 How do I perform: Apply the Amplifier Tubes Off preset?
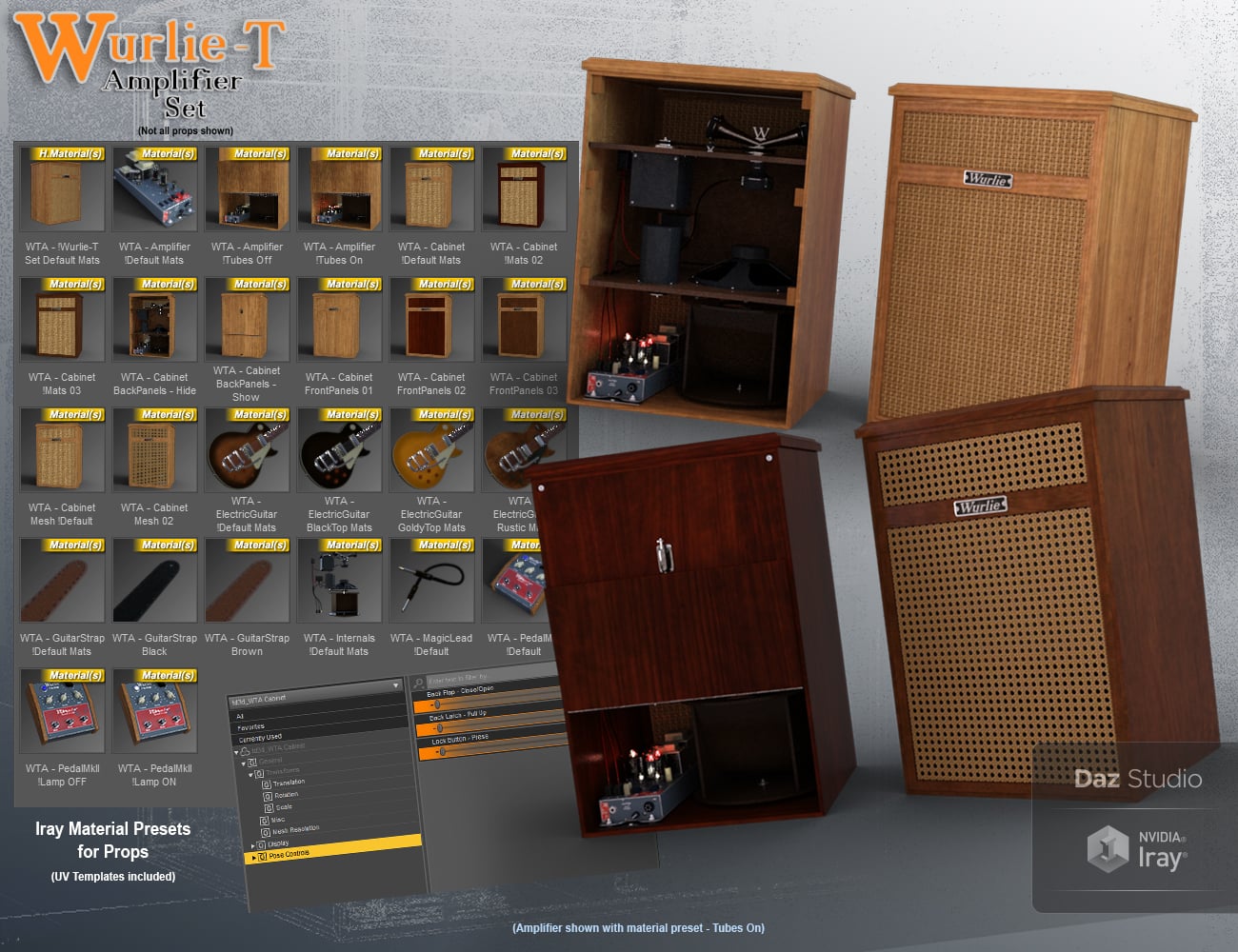click(x=247, y=188)
